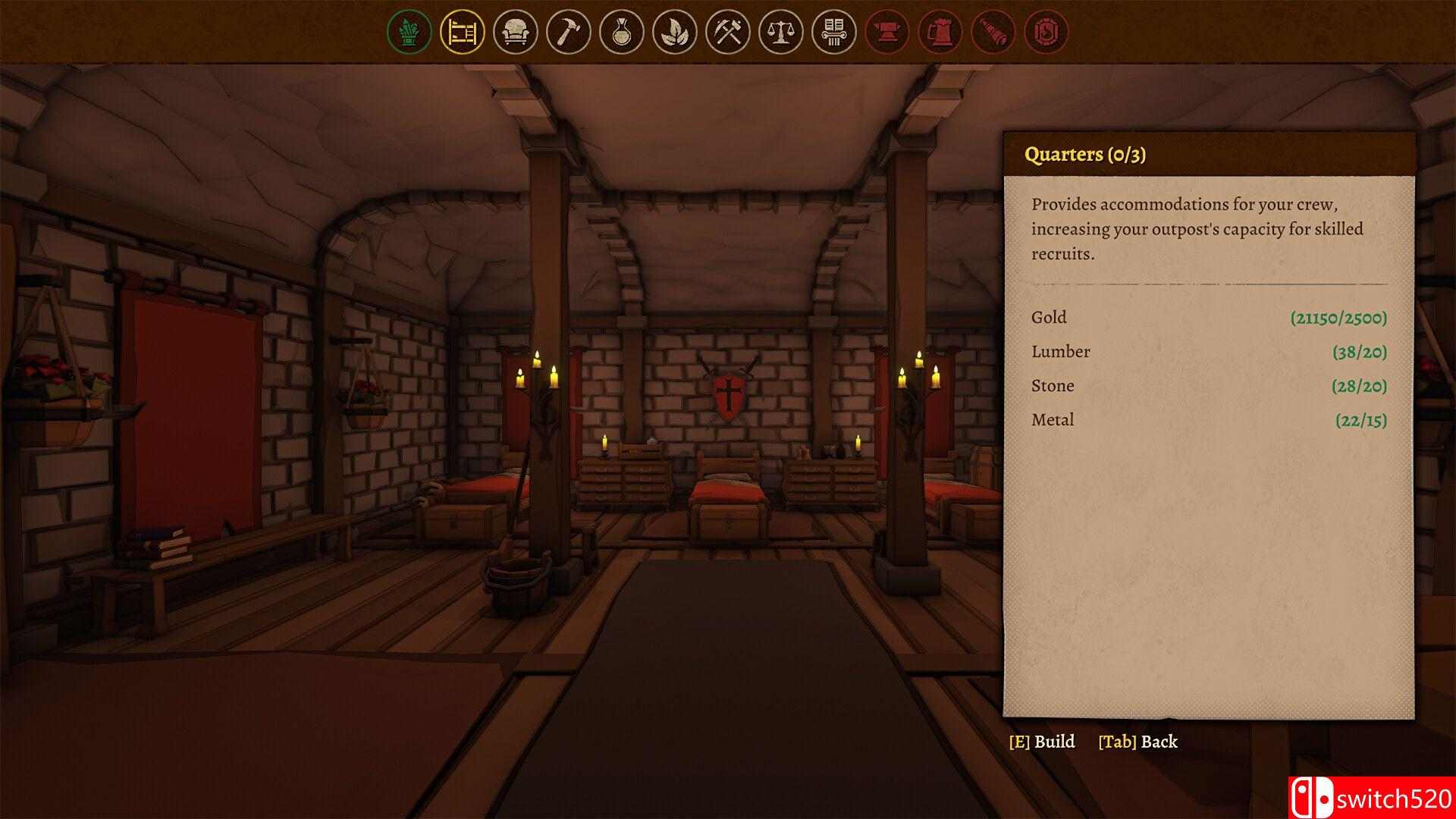Open the hammer workshop room icon
Image resolution: width=1456 pixels, height=819 pixels.
568,32
